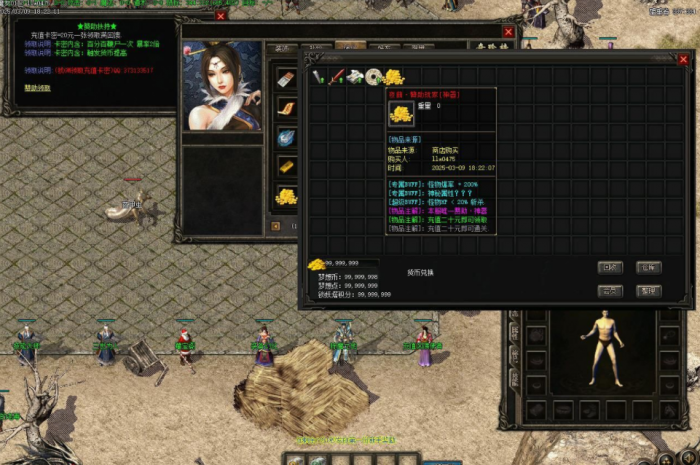
Task: Click the 赞助领取 claim link
Action: (39, 87)
